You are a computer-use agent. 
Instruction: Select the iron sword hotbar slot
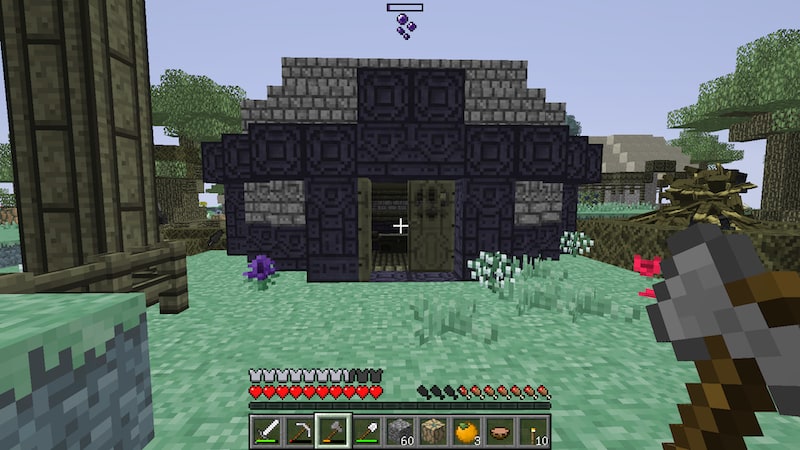[266, 430]
